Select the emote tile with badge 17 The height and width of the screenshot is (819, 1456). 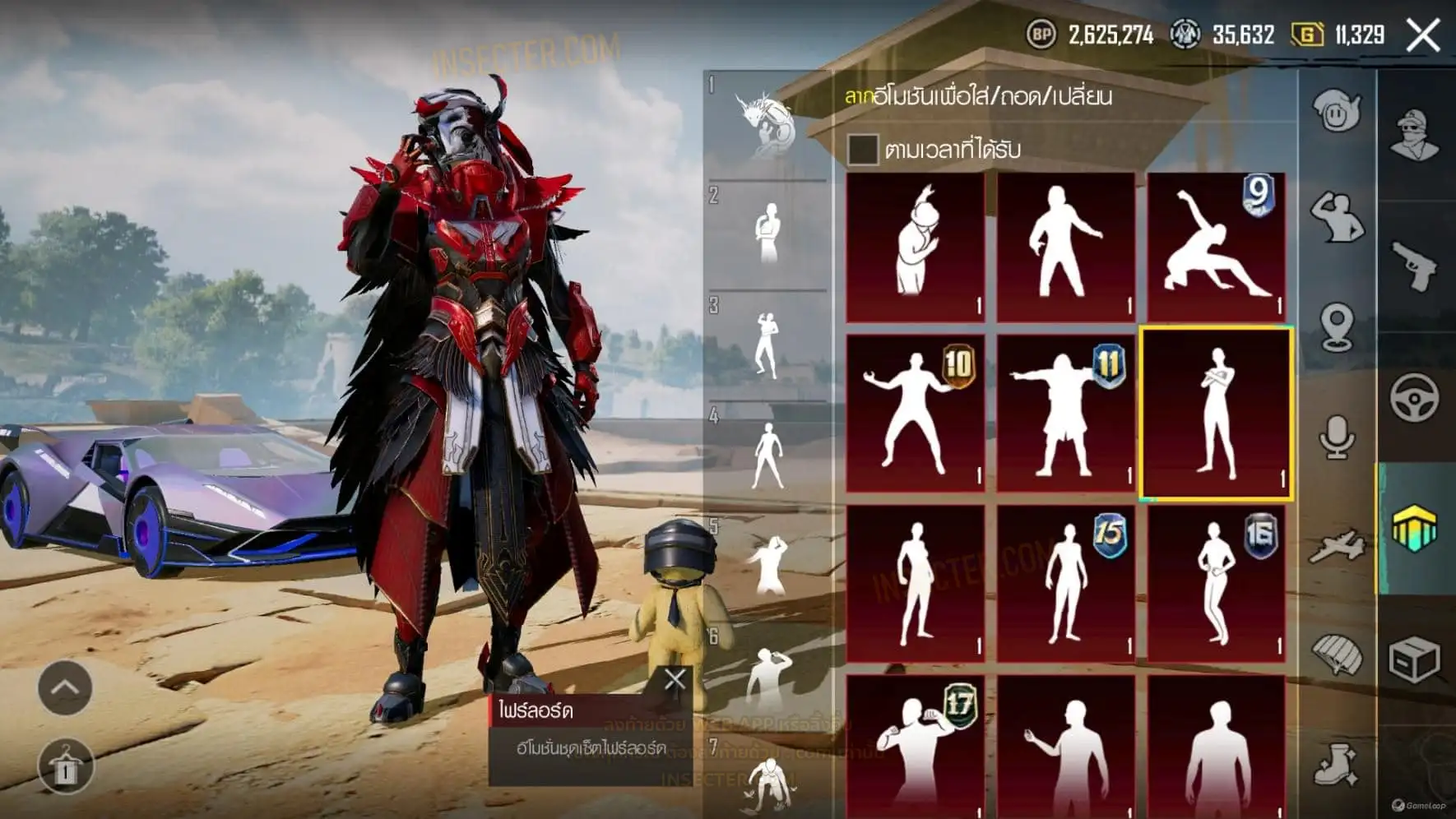pos(915,744)
